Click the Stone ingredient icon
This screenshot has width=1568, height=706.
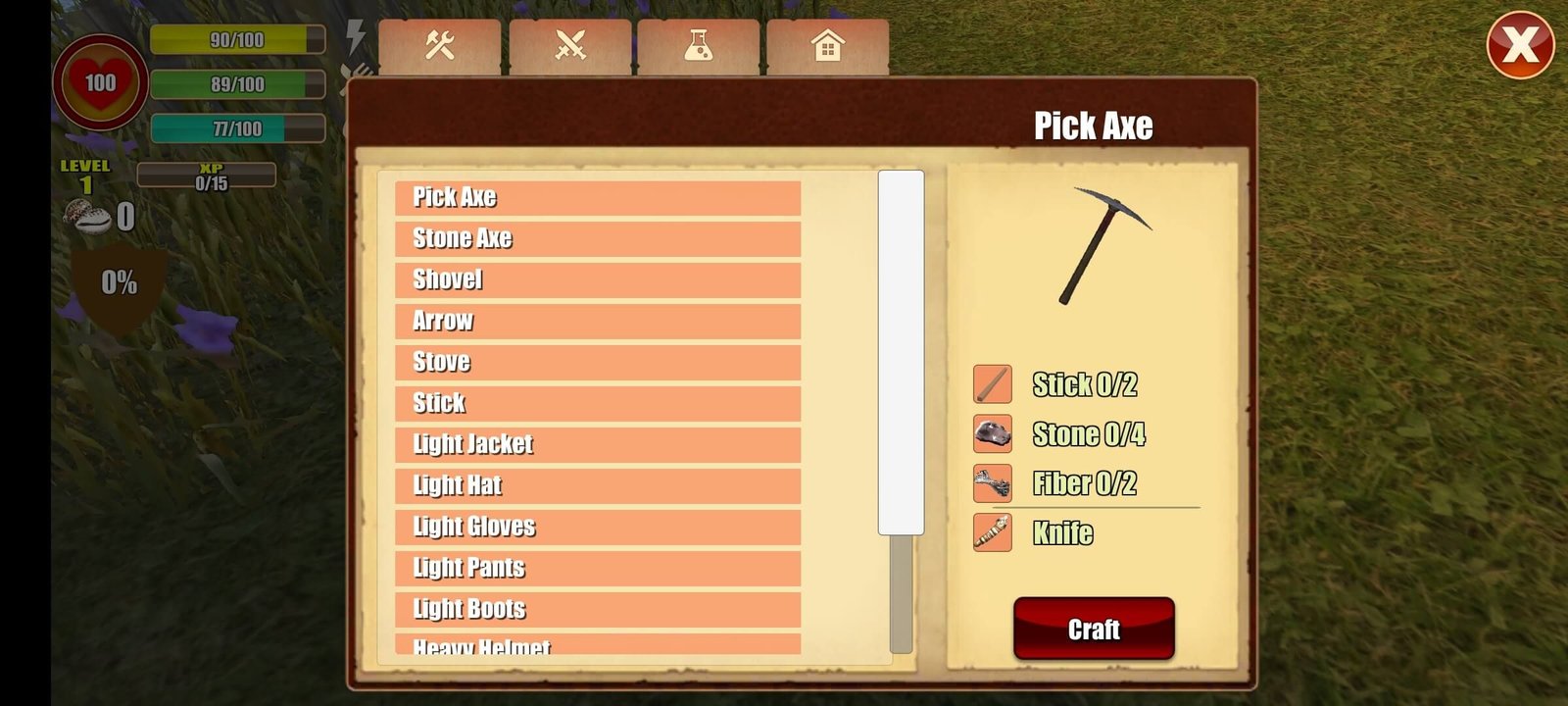click(992, 433)
